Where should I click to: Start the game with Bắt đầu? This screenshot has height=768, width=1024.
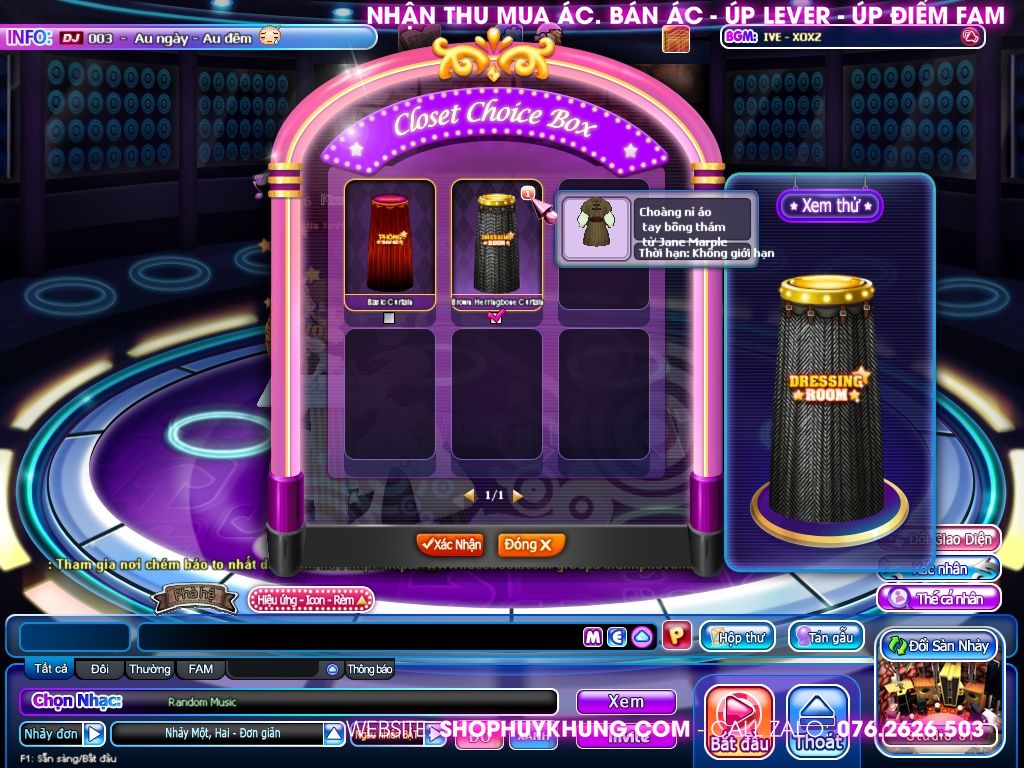pyautogui.click(x=740, y=722)
